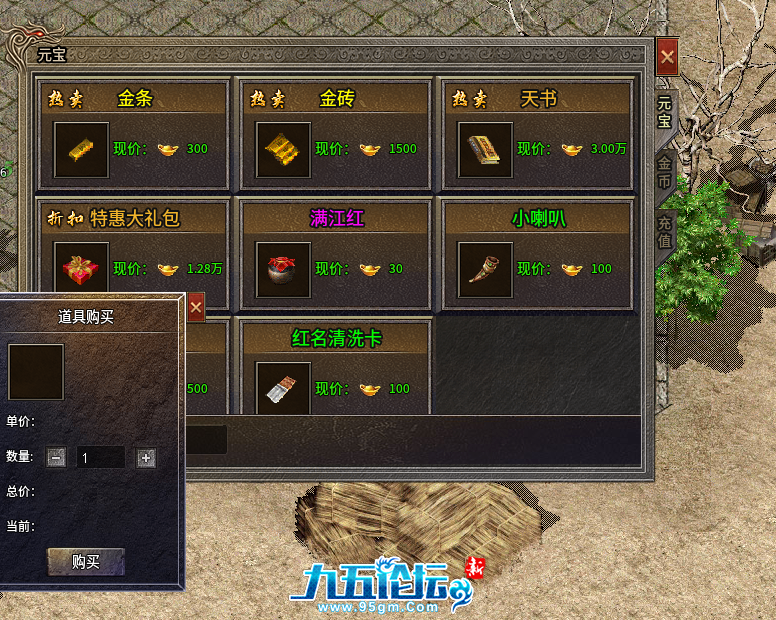Switch to the 元宝 tab
This screenshot has height=620, width=776.
tap(664, 111)
